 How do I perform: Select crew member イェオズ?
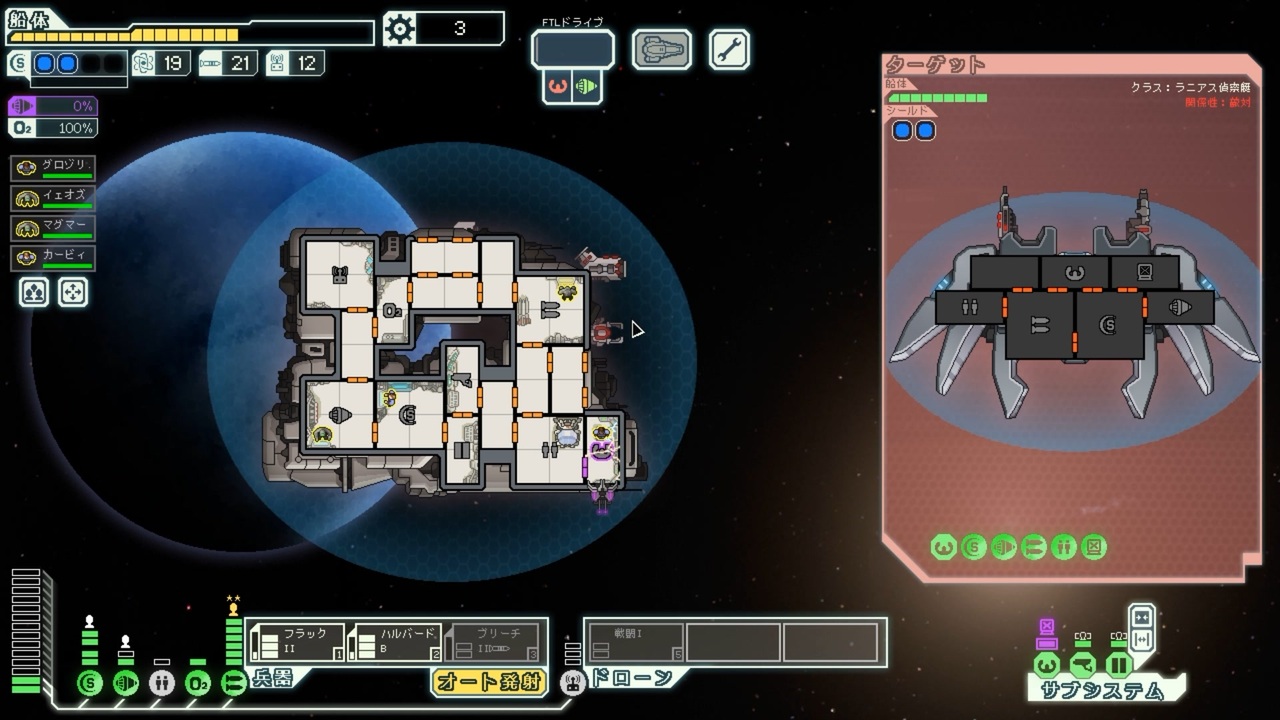(x=54, y=198)
